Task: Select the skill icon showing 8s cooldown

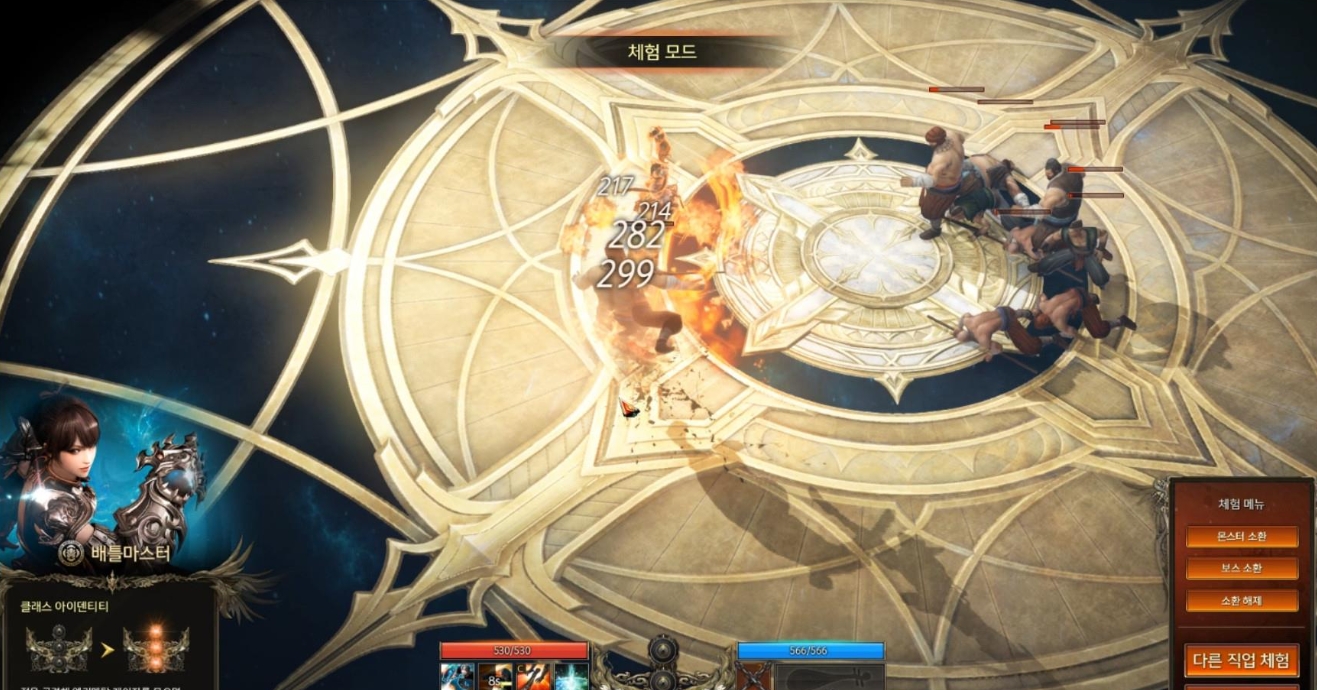Action: 495,677
